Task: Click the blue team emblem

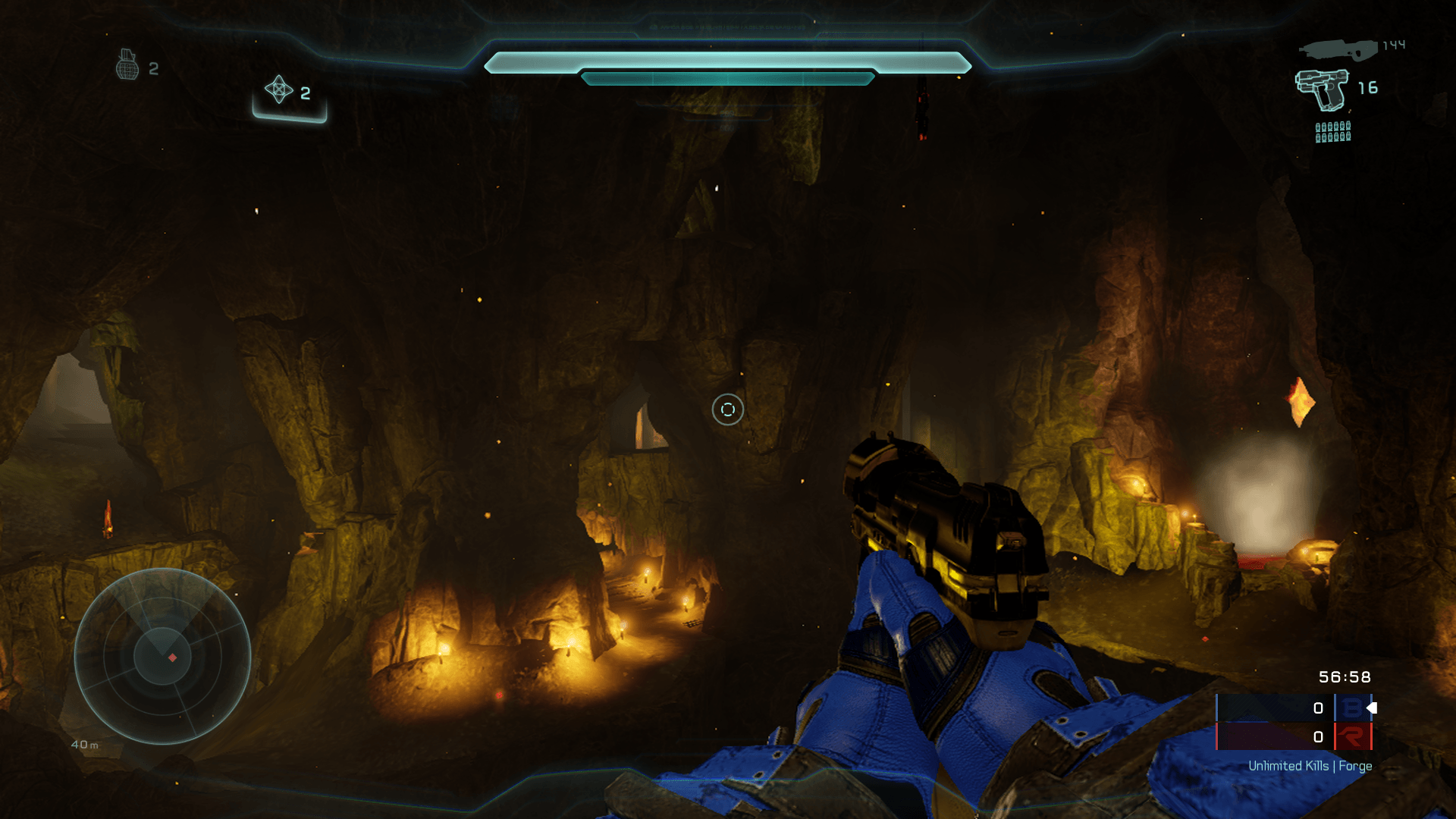Action: pyautogui.click(x=1352, y=708)
